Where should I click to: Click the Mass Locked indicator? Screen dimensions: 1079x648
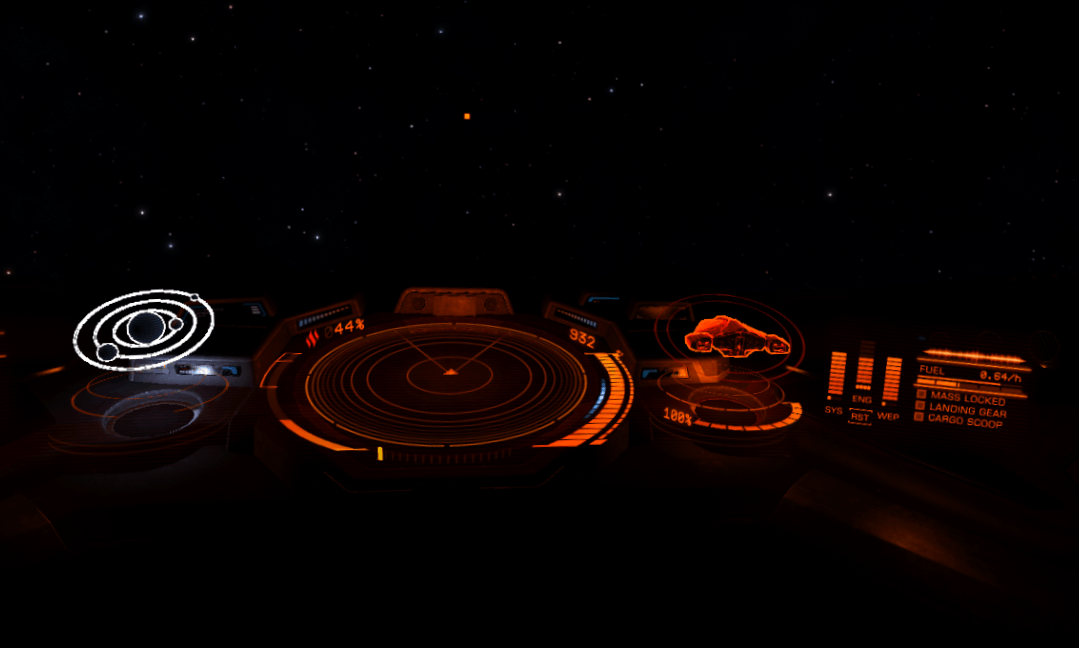(960, 398)
